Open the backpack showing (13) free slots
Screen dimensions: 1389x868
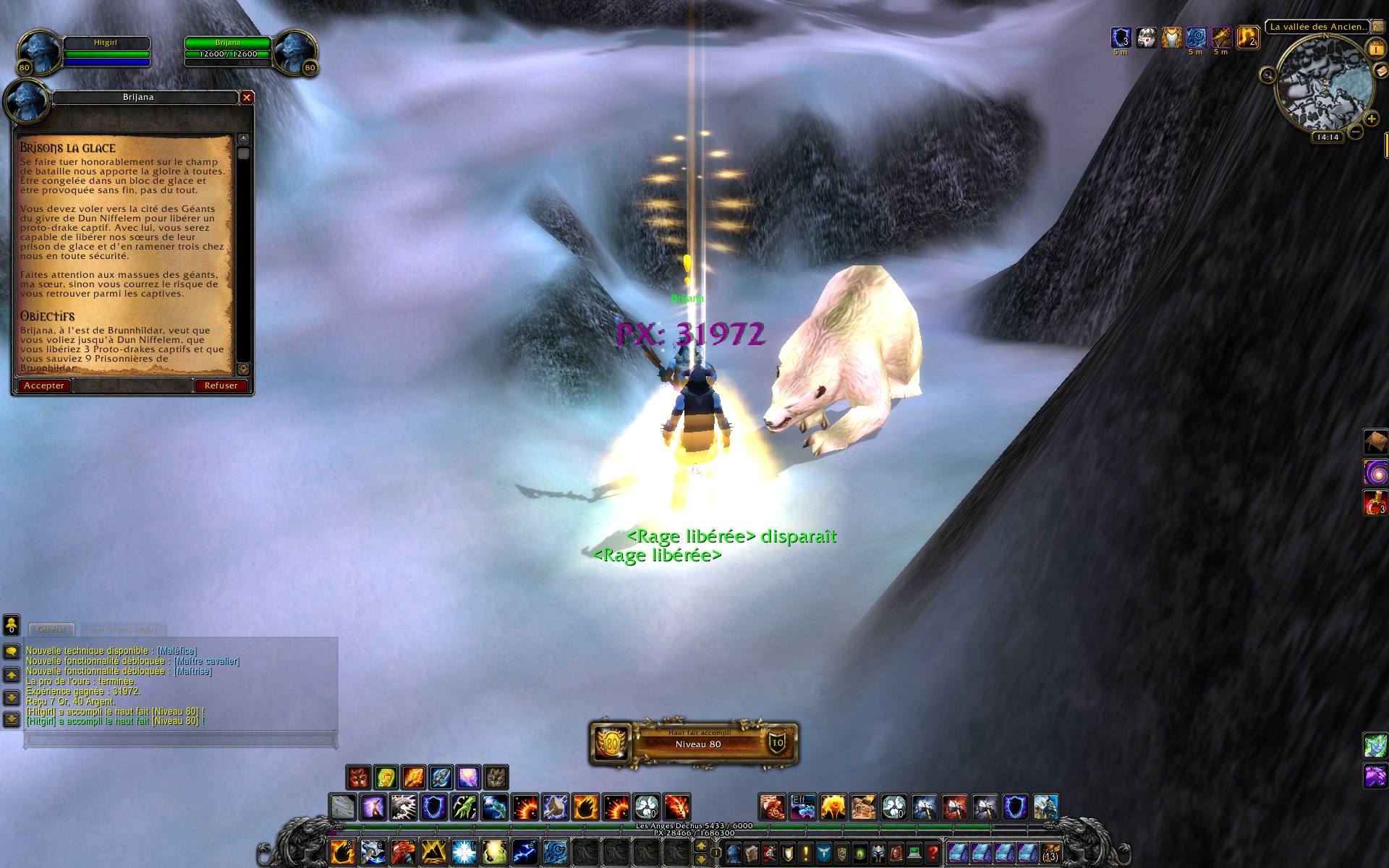point(1050,854)
